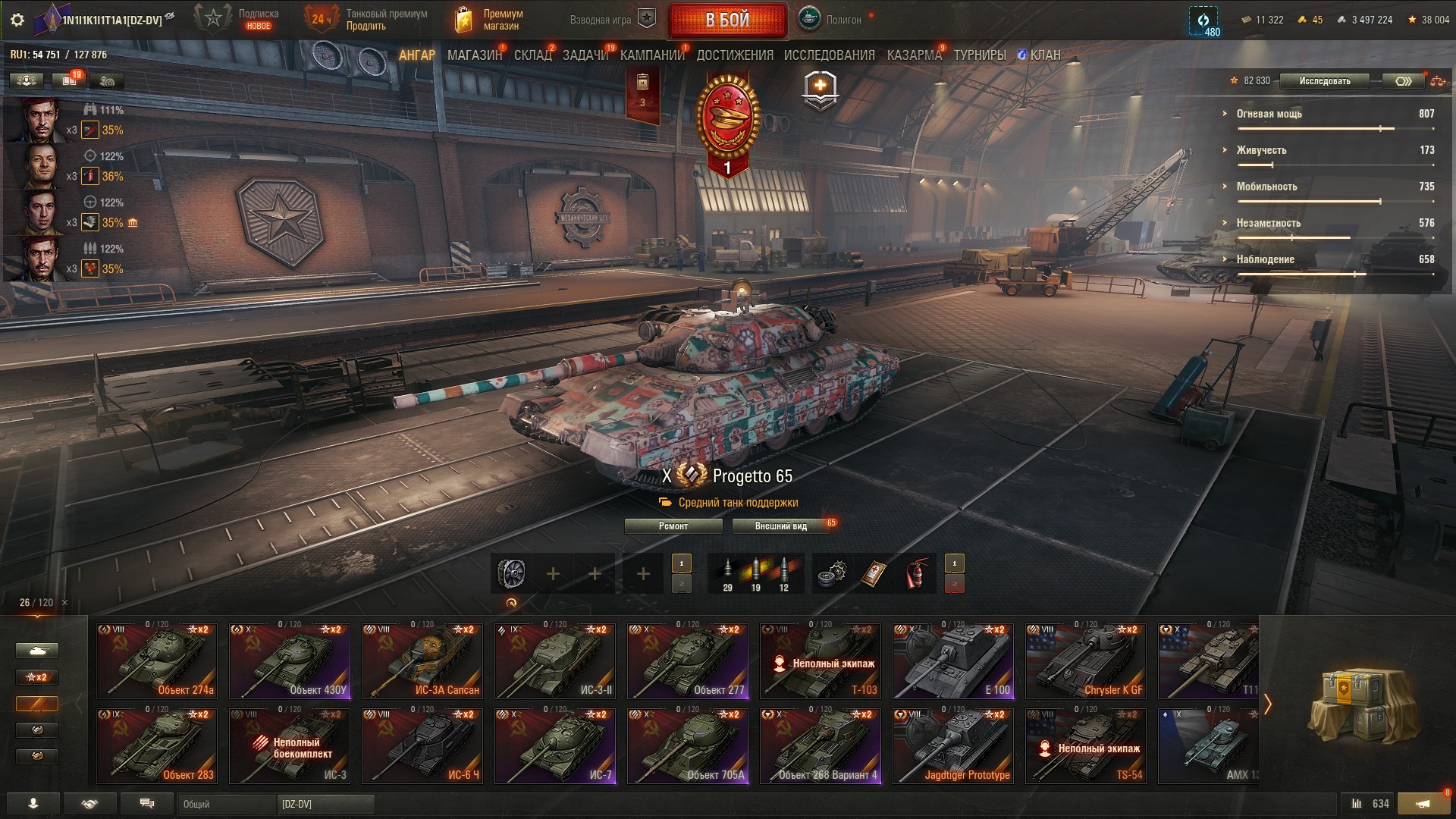
Task: Open Внешний вид customization
Action: (x=781, y=526)
